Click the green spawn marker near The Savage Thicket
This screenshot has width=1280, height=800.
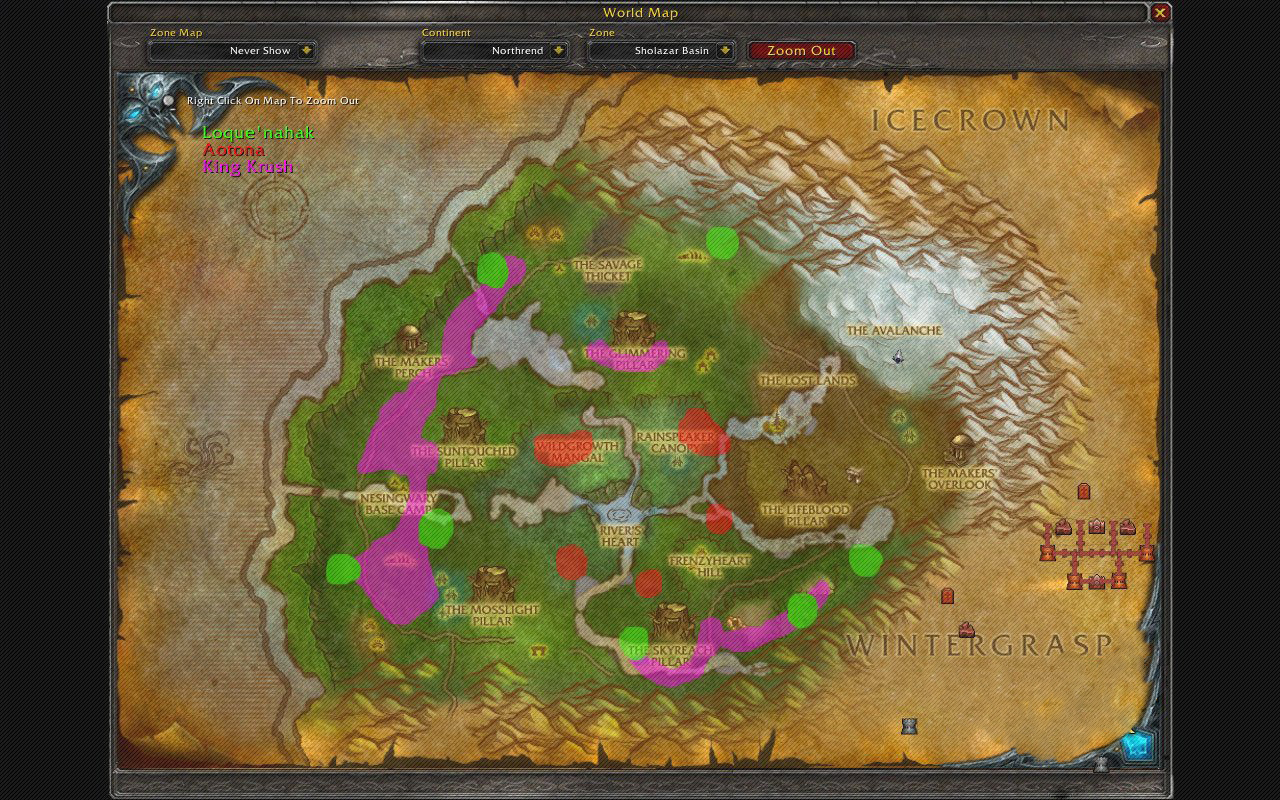click(x=722, y=243)
